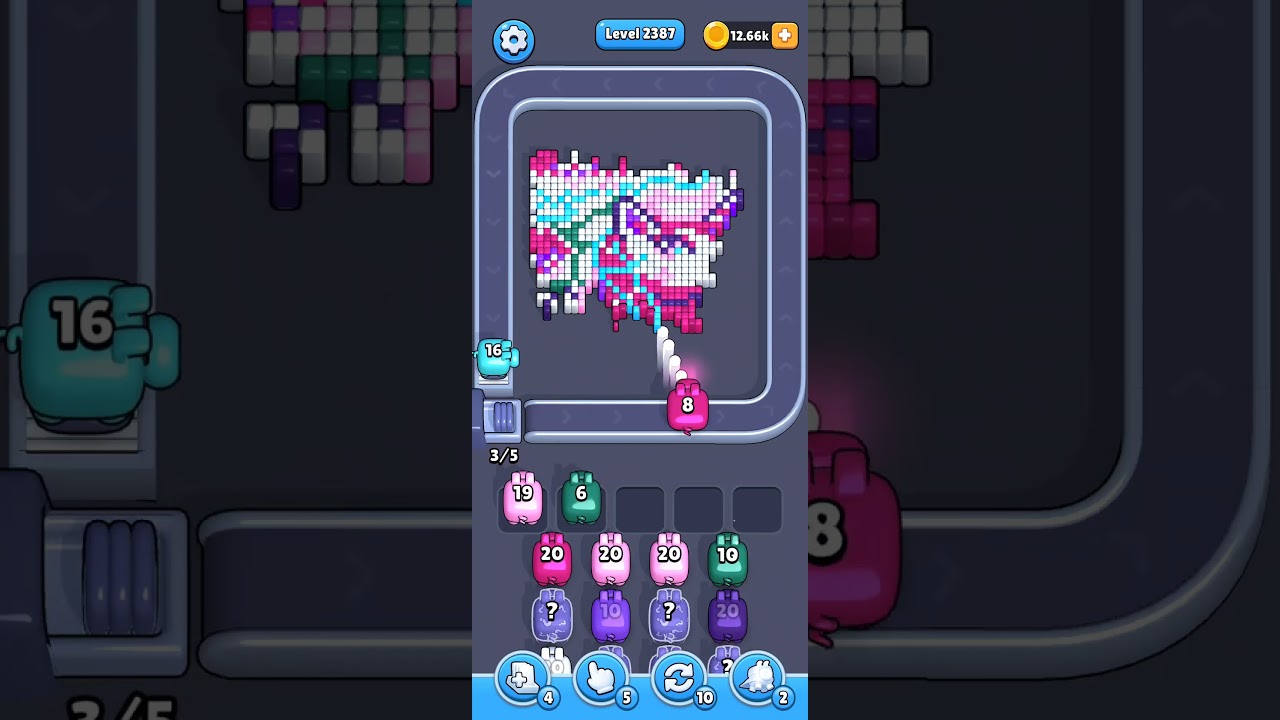Tap the shuffle power-up with 10 charges

pyautogui.click(x=679, y=678)
